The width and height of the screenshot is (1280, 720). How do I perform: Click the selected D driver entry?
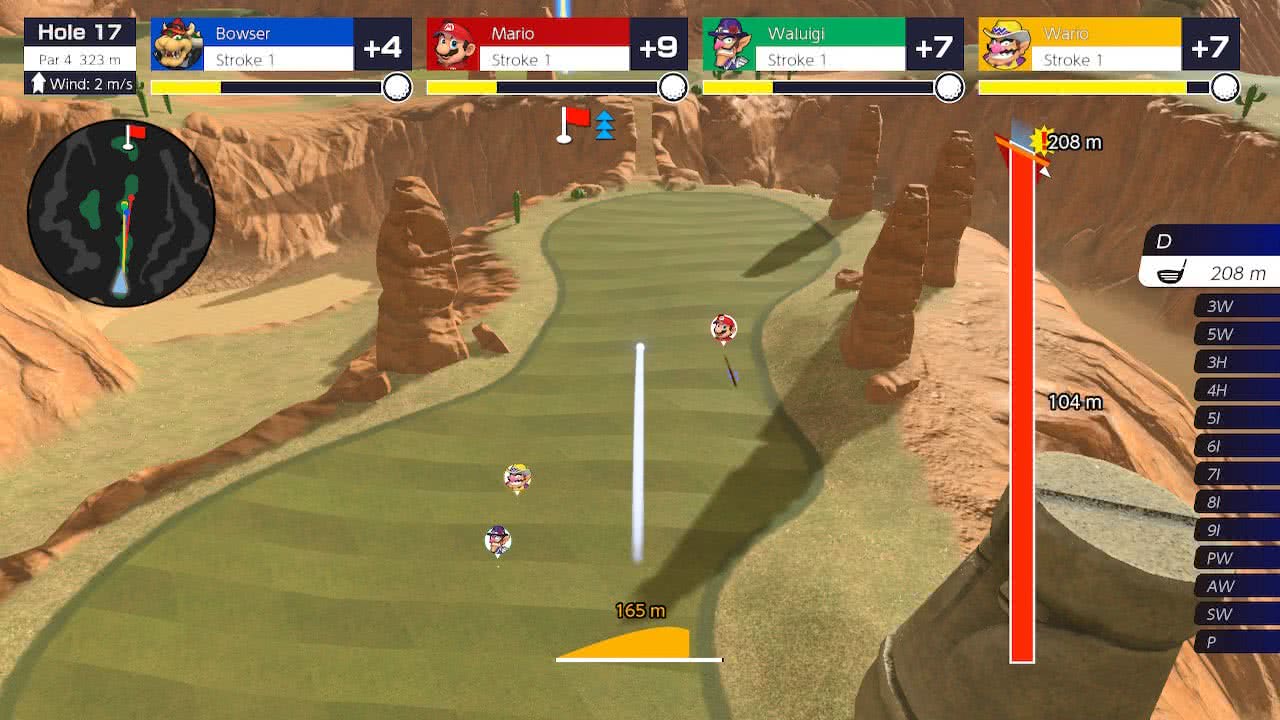[x=1212, y=257]
